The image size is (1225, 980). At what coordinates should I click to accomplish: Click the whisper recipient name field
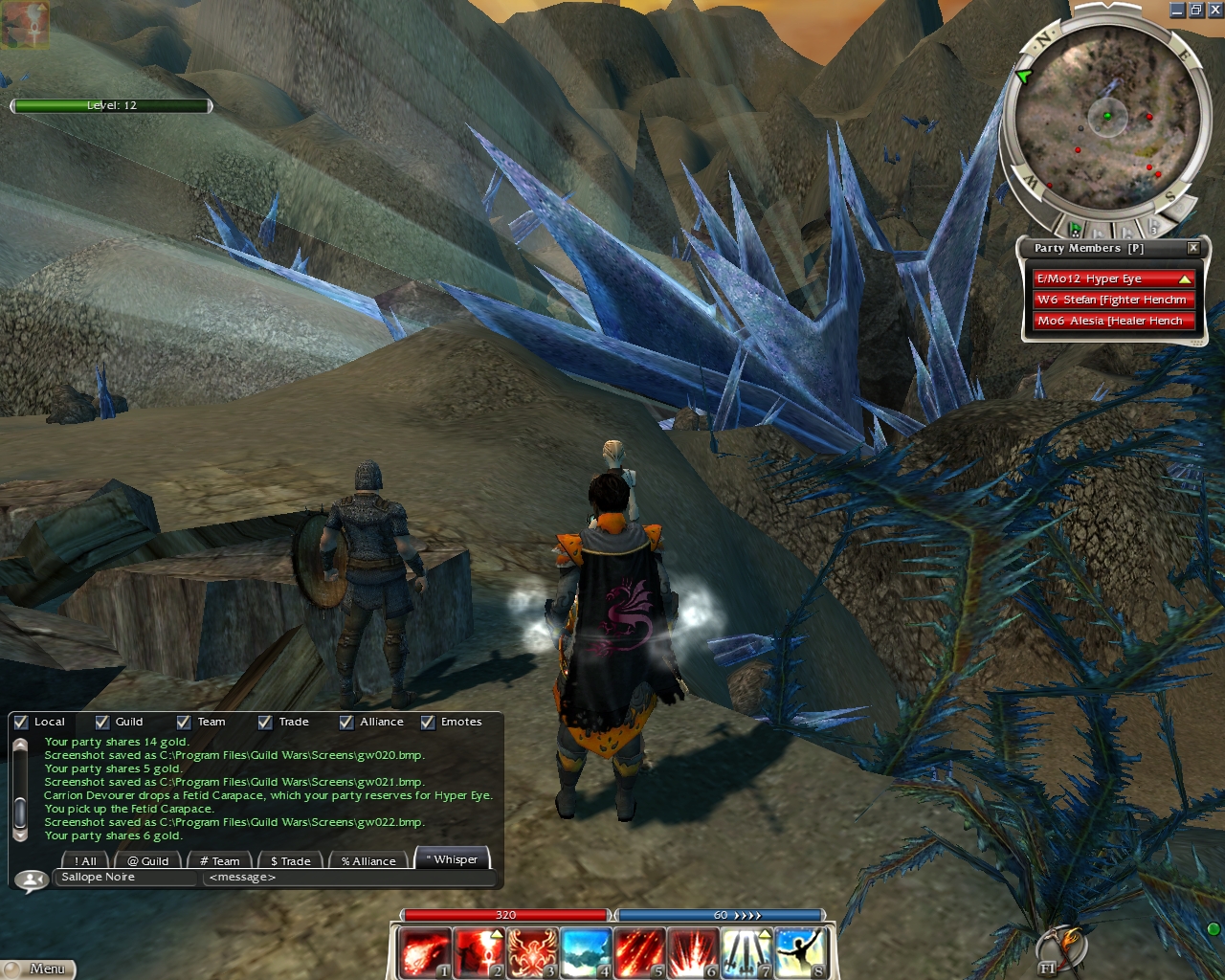tap(126, 878)
